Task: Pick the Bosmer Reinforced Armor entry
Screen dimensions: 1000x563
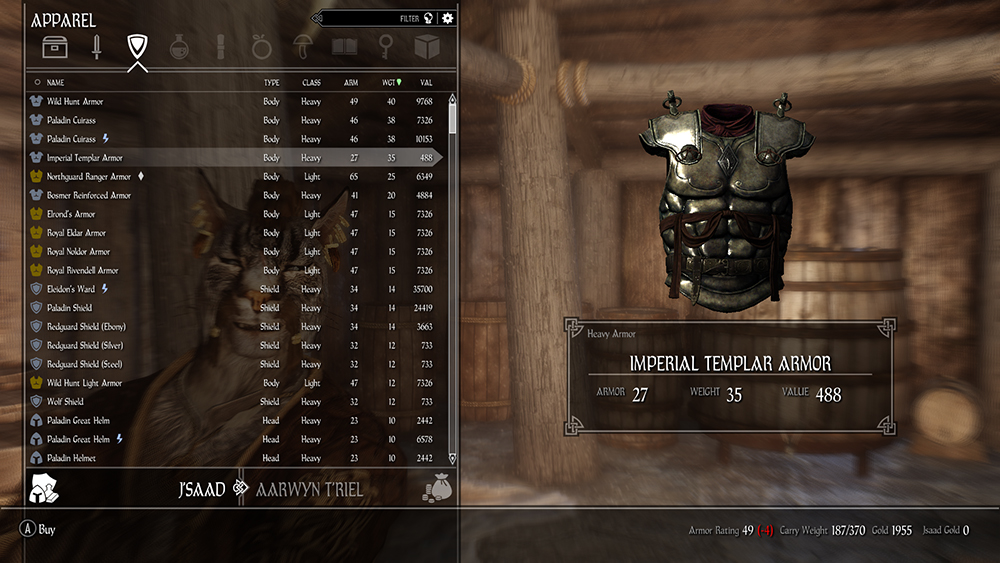Action: pyautogui.click(x=89, y=196)
